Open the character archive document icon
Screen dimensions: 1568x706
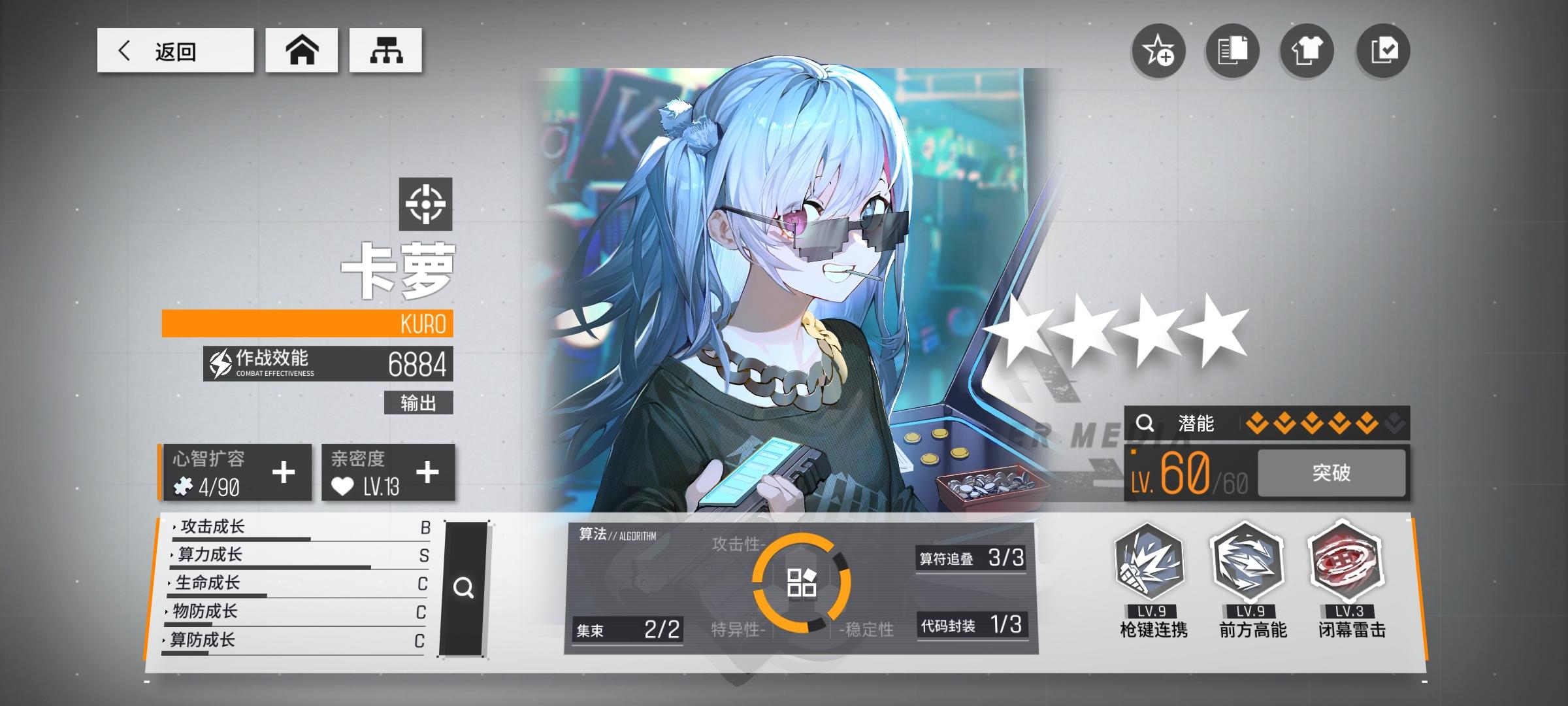(1233, 51)
